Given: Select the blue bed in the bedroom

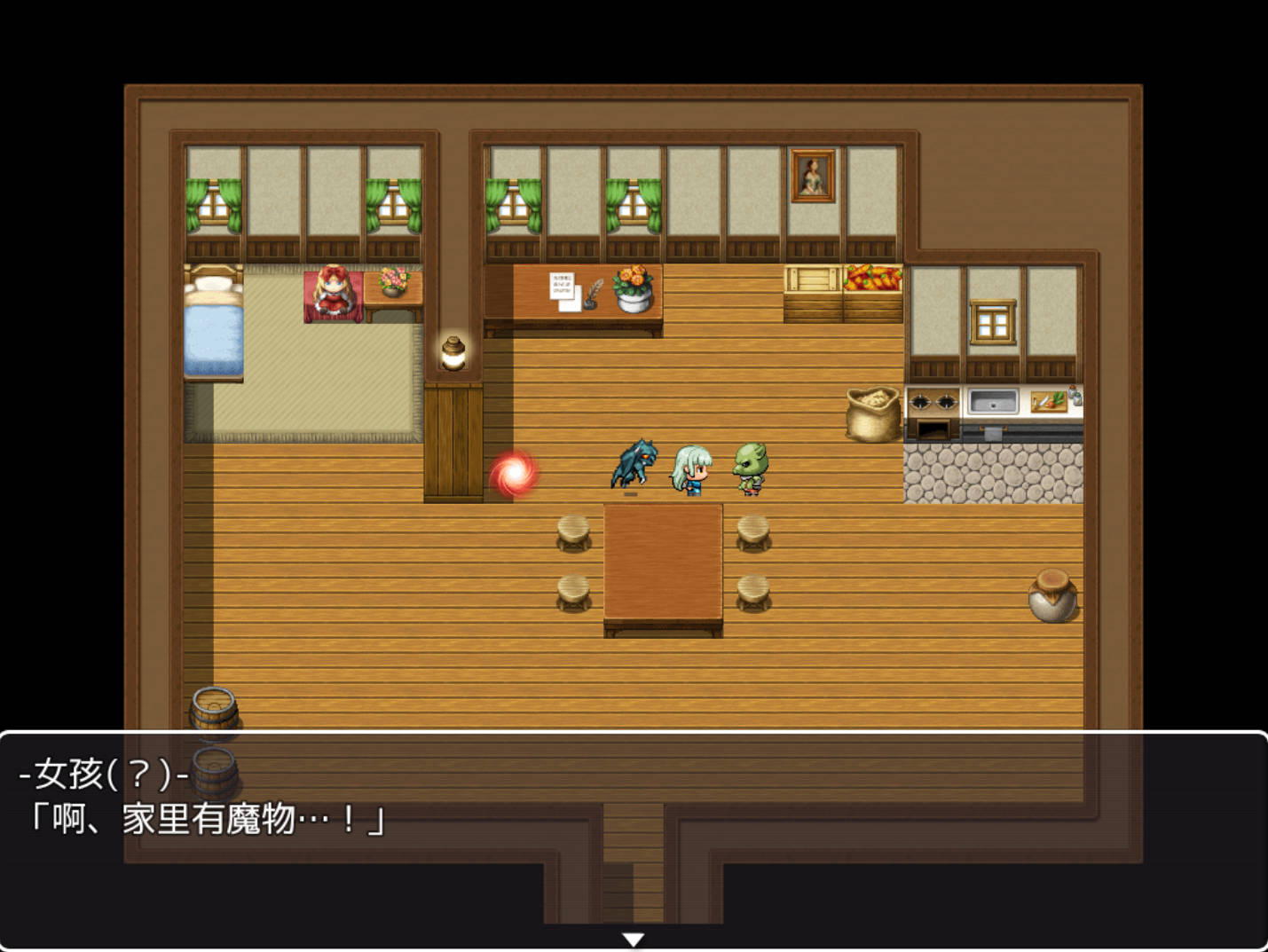Looking at the screenshot, I should 214,328.
